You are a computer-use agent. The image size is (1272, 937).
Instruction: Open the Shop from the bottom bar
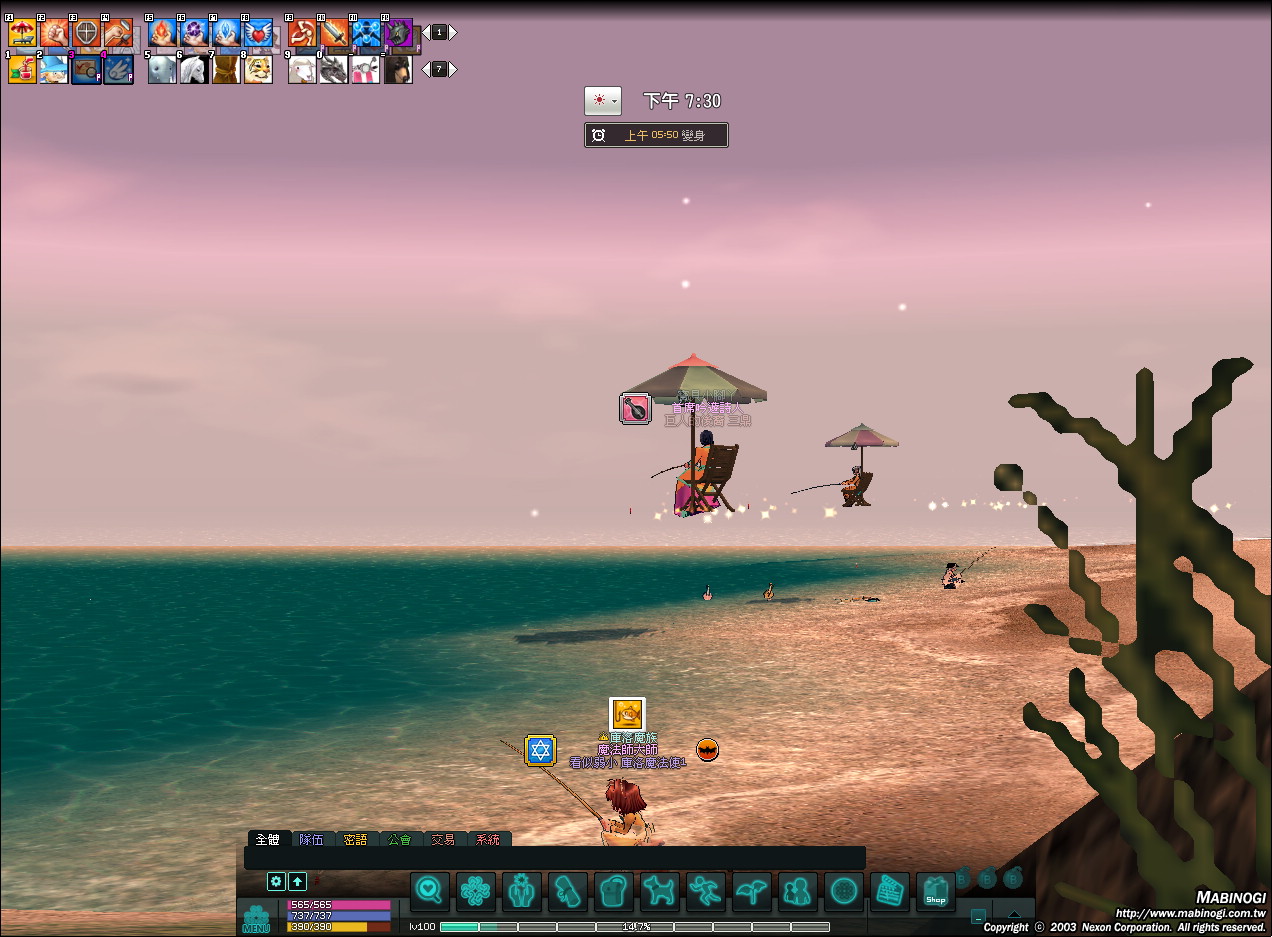click(935, 892)
